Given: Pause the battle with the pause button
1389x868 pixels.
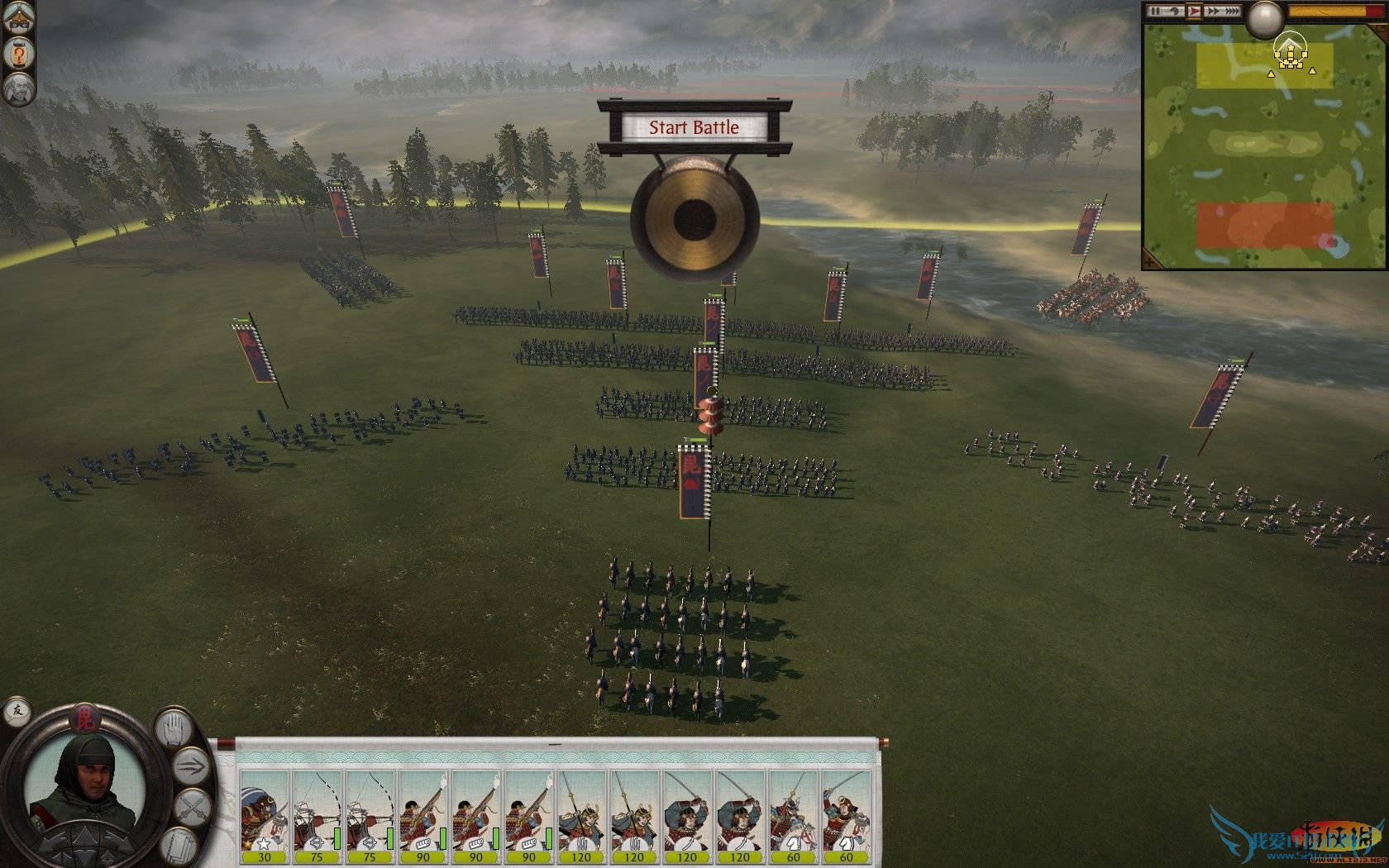Looking at the screenshot, I should pyautogui.click(x=1157, y=11).
